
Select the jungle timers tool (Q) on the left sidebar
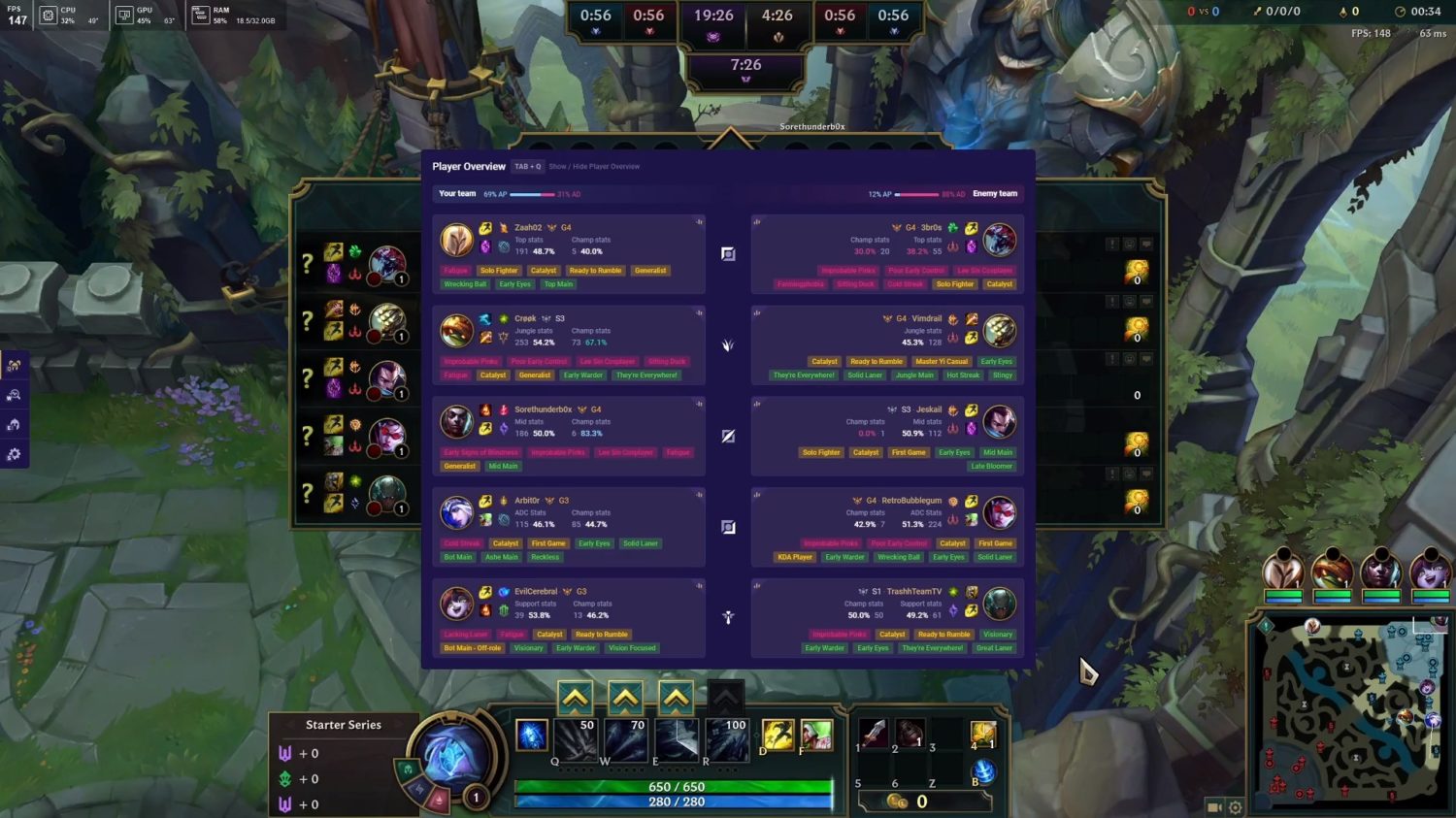16,365
